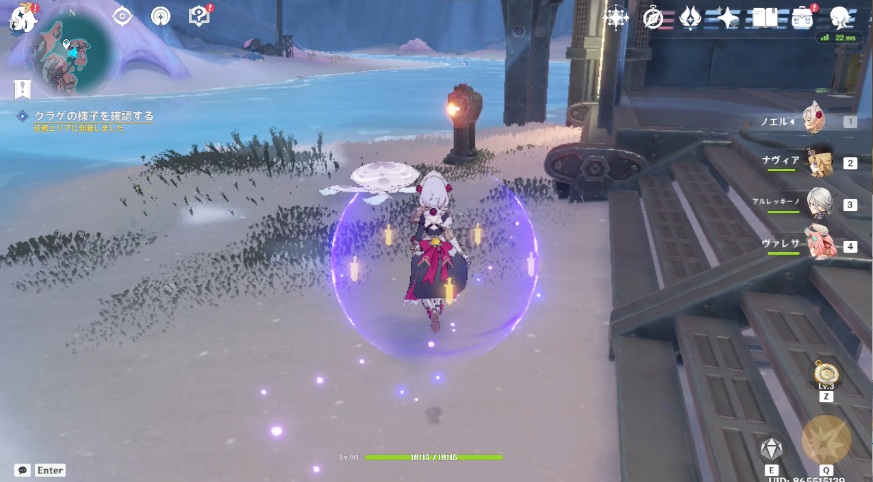Open the compass icon in top bar

click(653, 18)
